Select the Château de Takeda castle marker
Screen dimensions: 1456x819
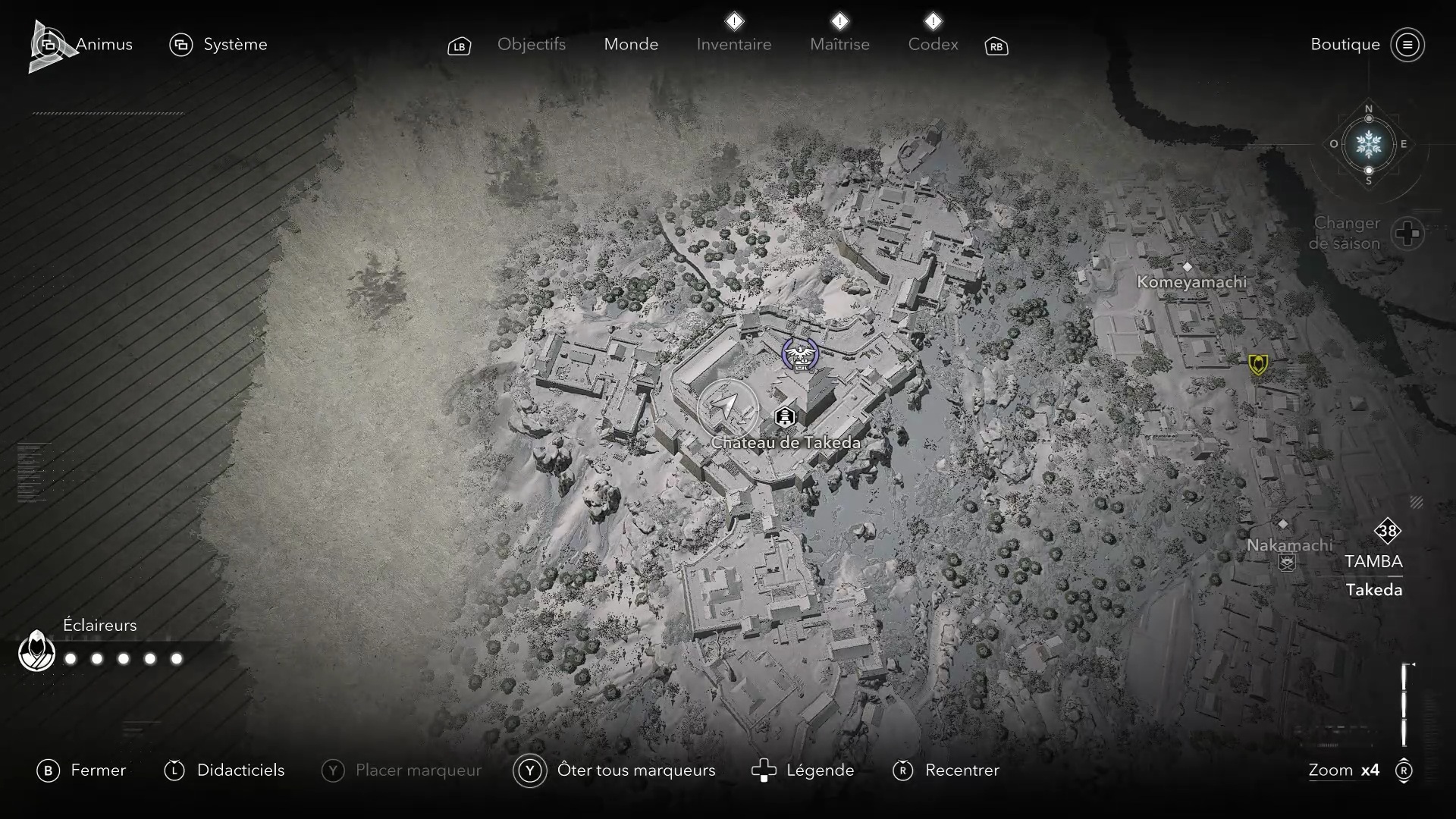(x=785, y=417)
